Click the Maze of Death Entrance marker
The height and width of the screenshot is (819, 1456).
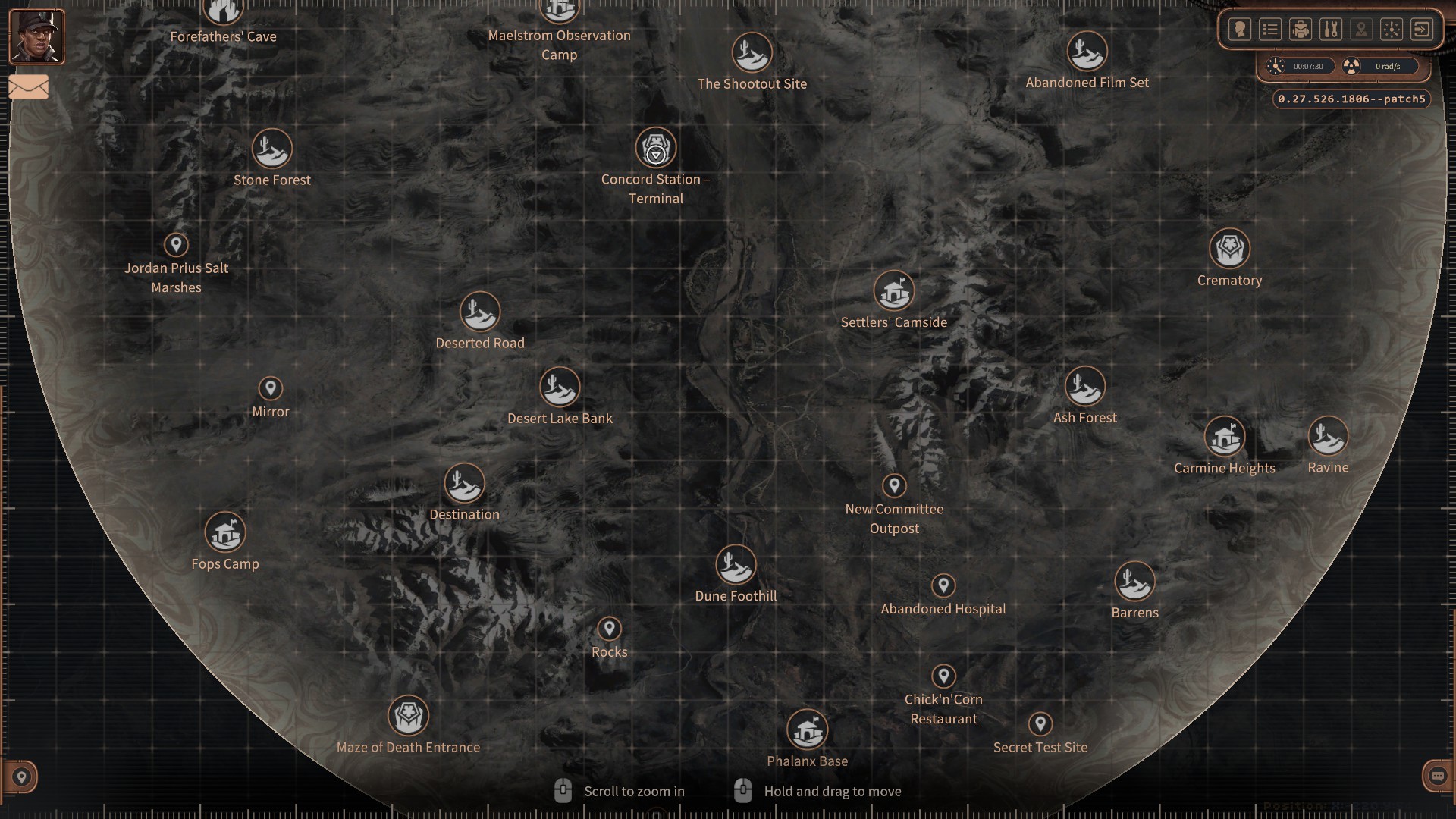(408, 714)
